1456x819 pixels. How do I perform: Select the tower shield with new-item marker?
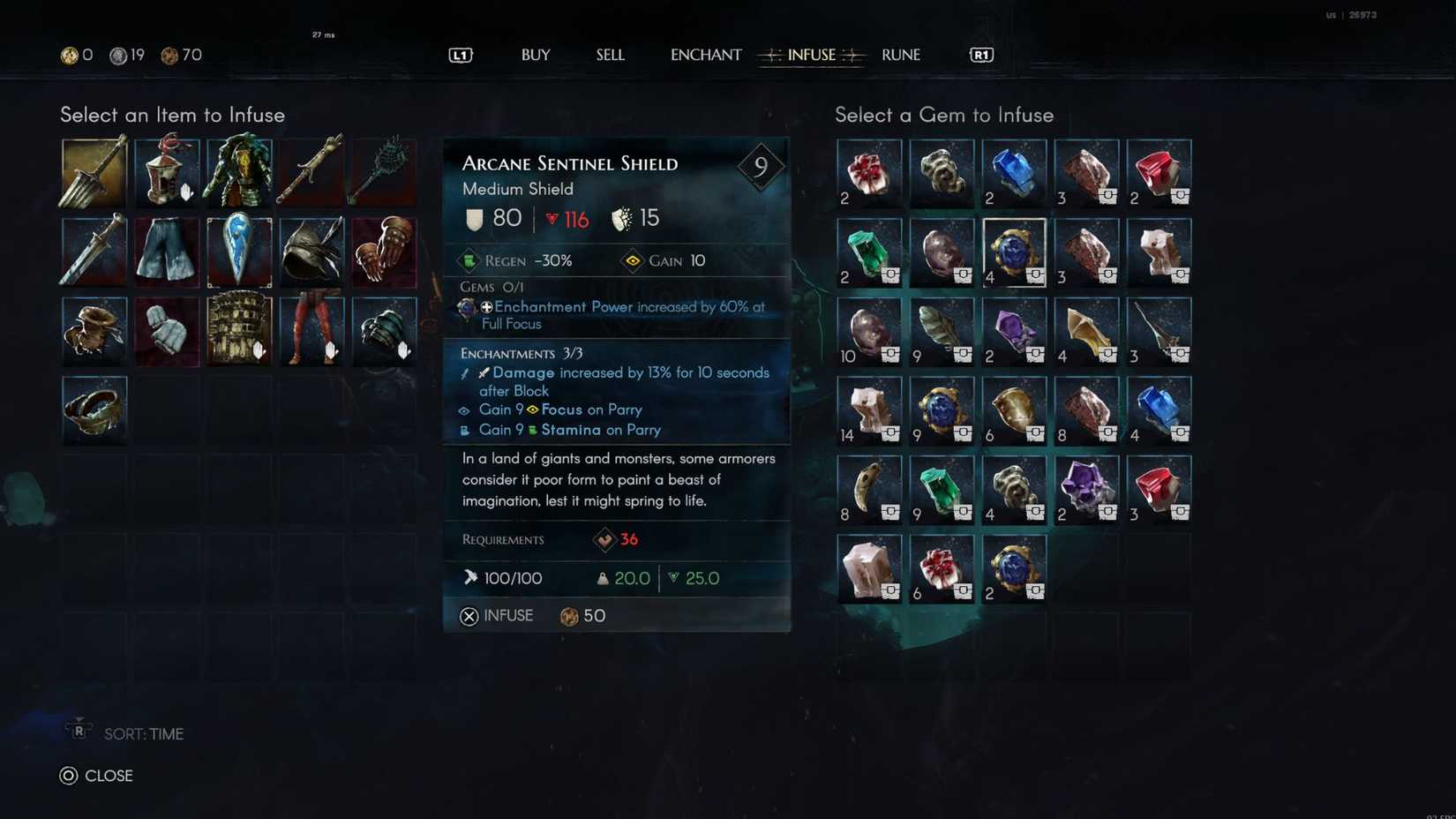[x=239, y=331]
